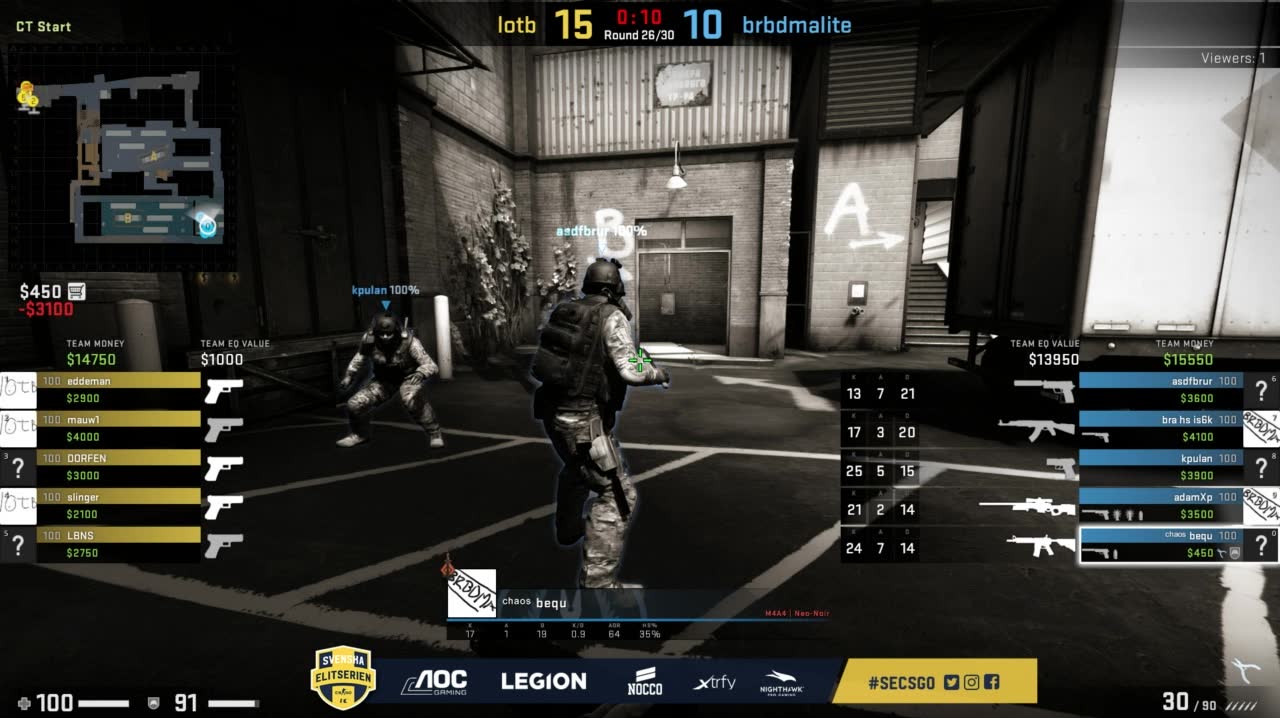Select the bra hs is6k row

pos(1160,428)
